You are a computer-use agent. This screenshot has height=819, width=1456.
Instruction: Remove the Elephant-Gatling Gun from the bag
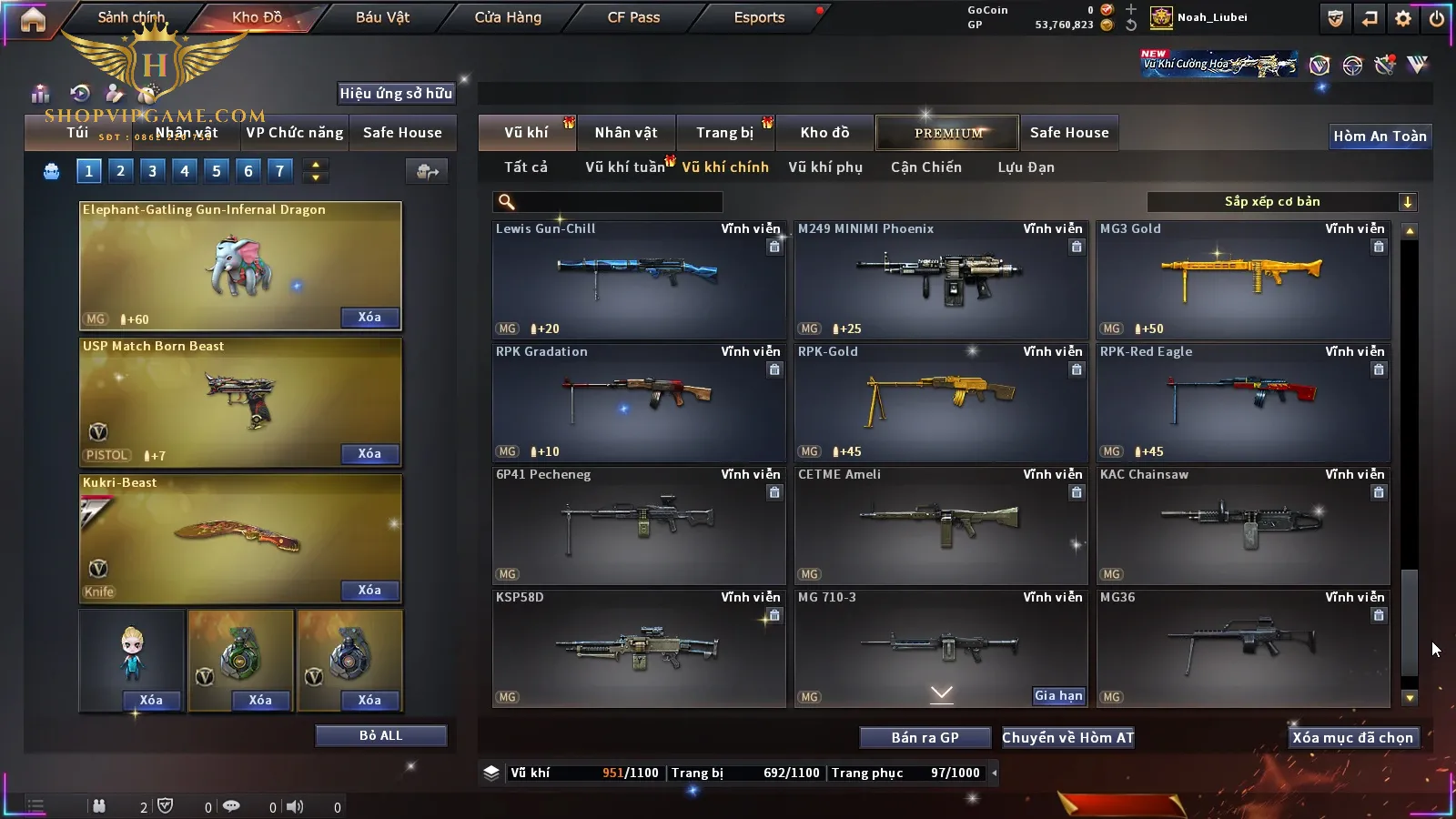click(369, 318)
